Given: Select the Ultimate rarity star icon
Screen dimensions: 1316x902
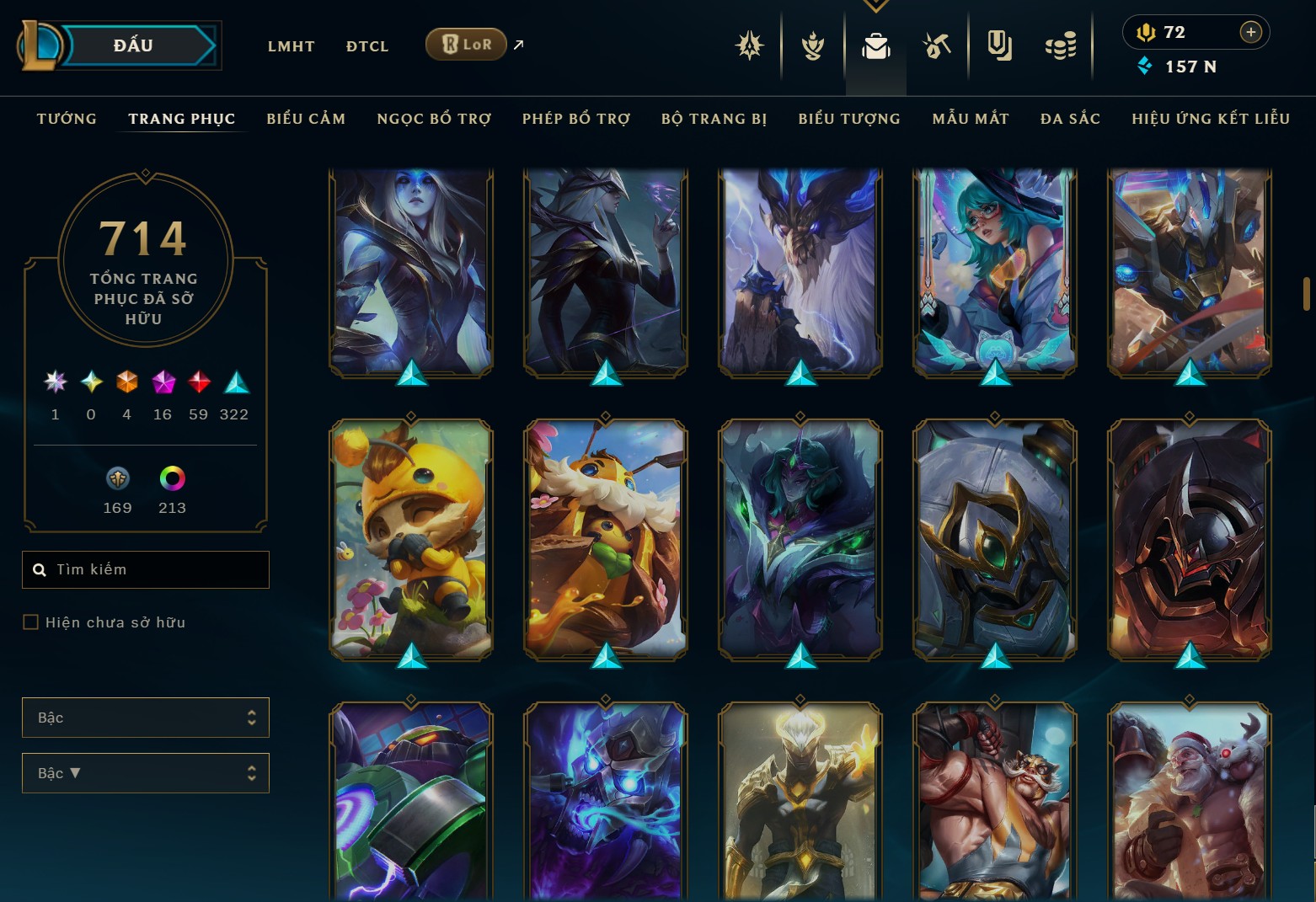Looking at the screenshot, I should pyautogui.click(x=55, y=382).
